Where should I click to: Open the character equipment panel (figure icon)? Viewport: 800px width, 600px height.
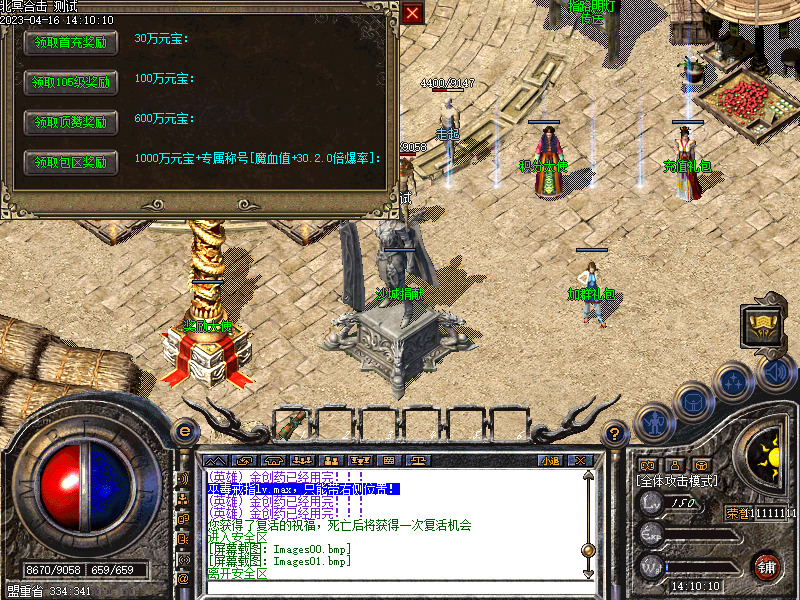[653, 423]
